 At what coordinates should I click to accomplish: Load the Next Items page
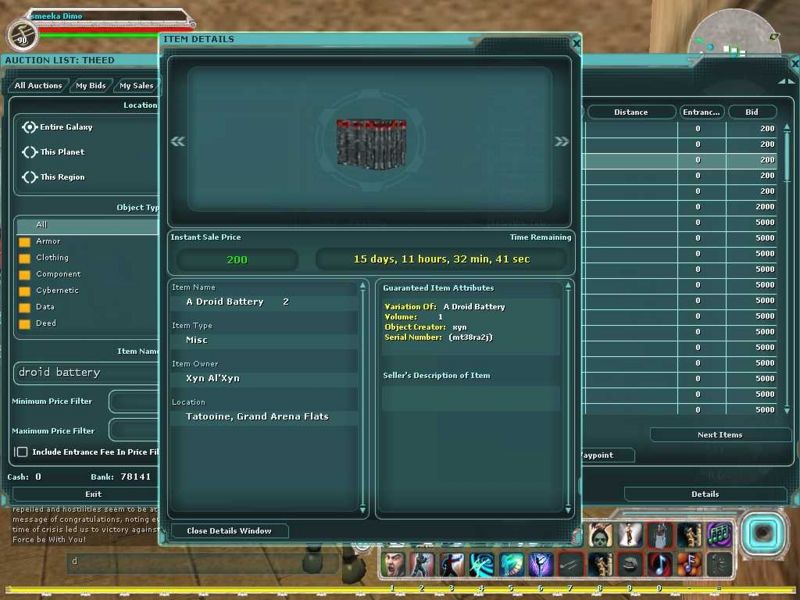(719, 435)
